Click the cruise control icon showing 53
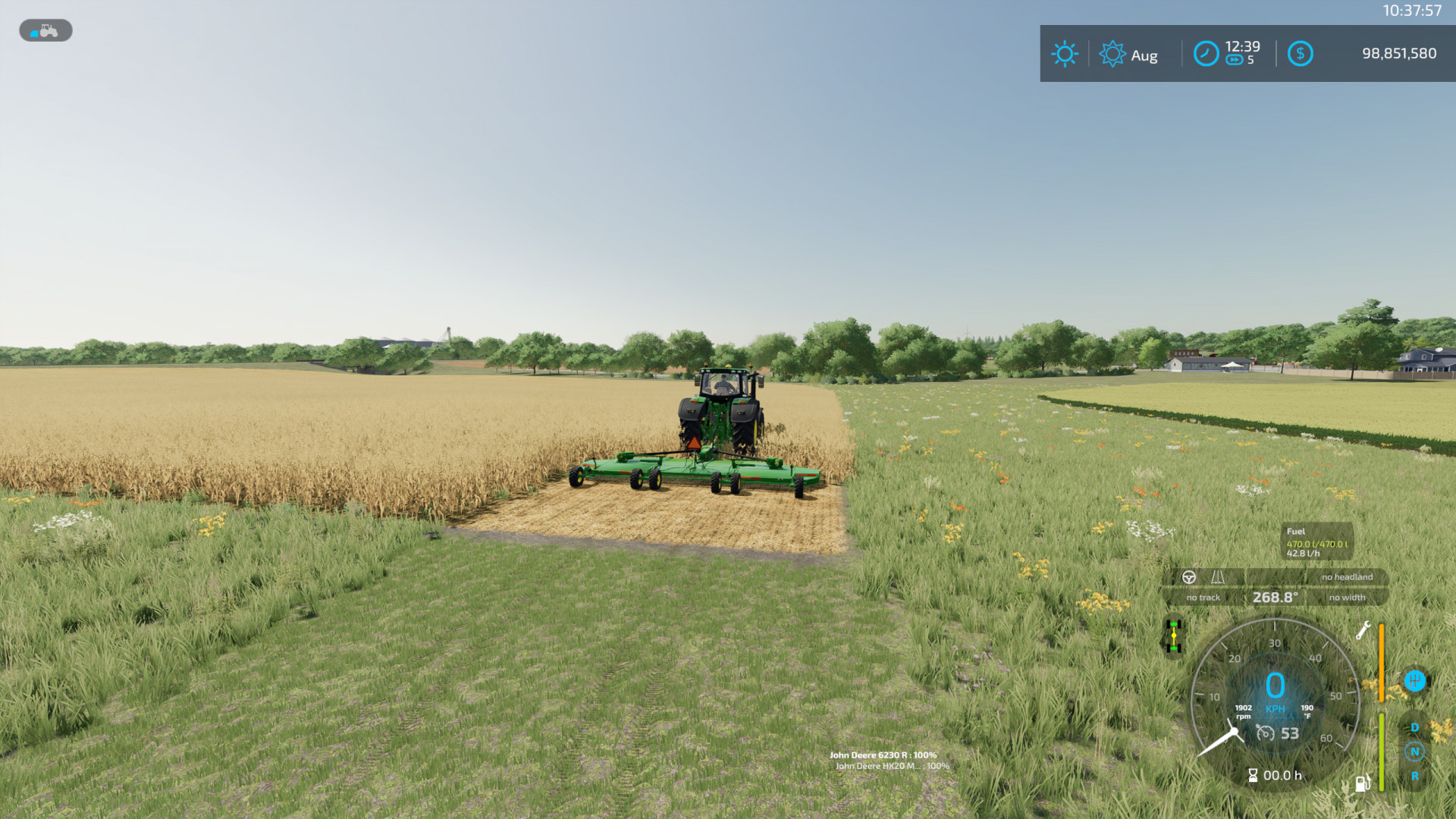This screenshot has height=819, width=1456. 1266,733
